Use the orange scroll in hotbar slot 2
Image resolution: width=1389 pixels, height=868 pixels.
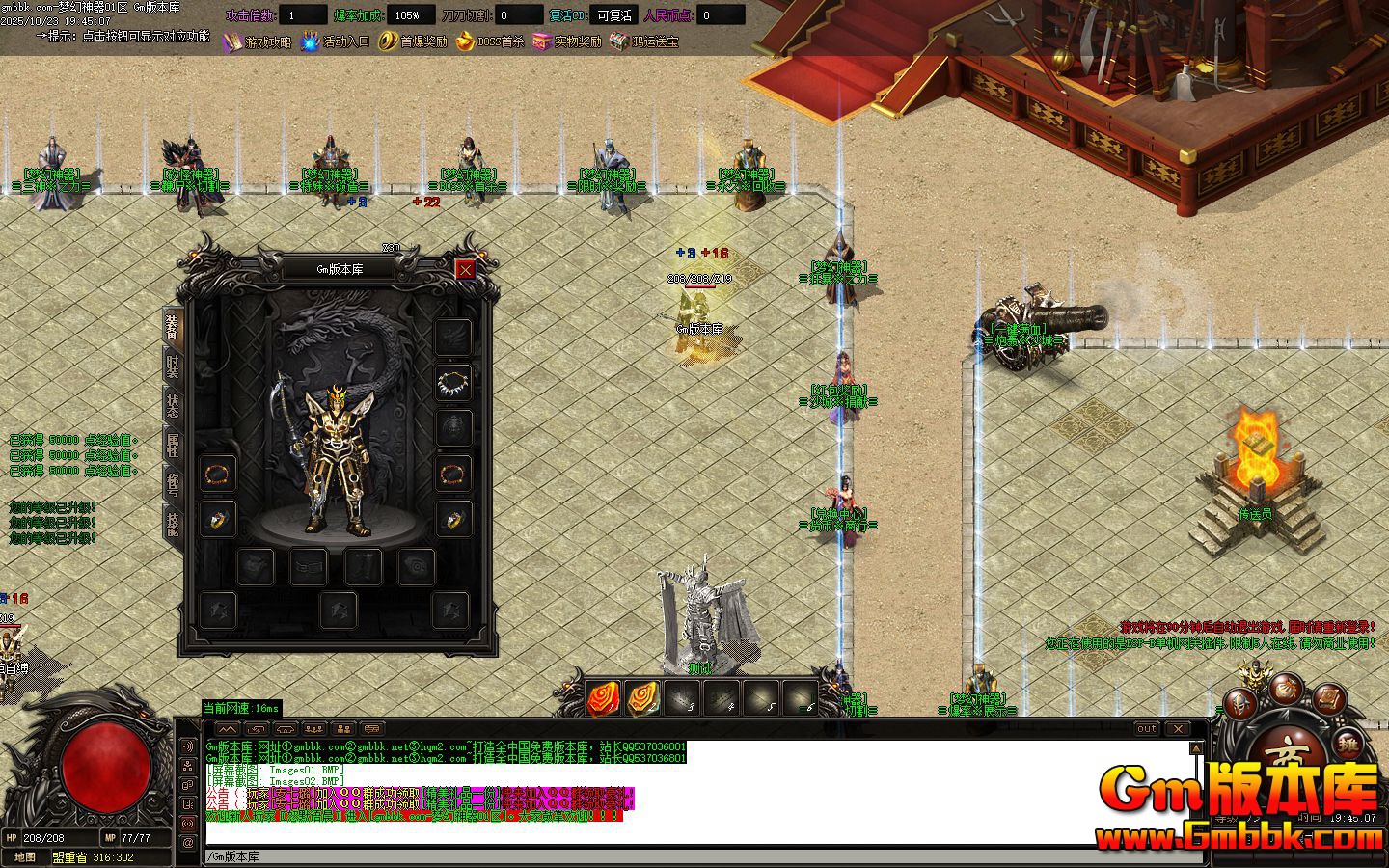point(643,697)
